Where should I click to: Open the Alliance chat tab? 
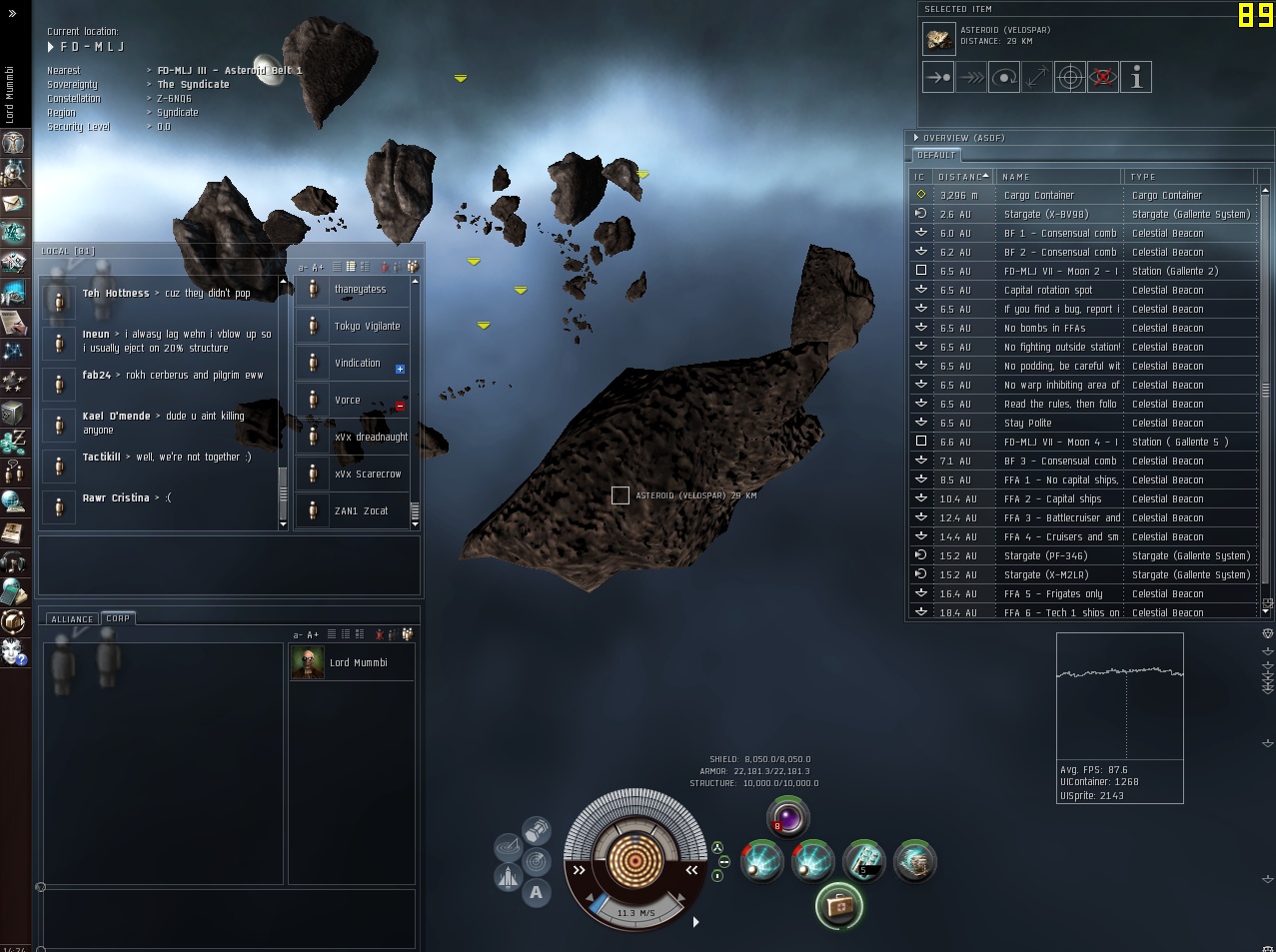tap(72, 619)
